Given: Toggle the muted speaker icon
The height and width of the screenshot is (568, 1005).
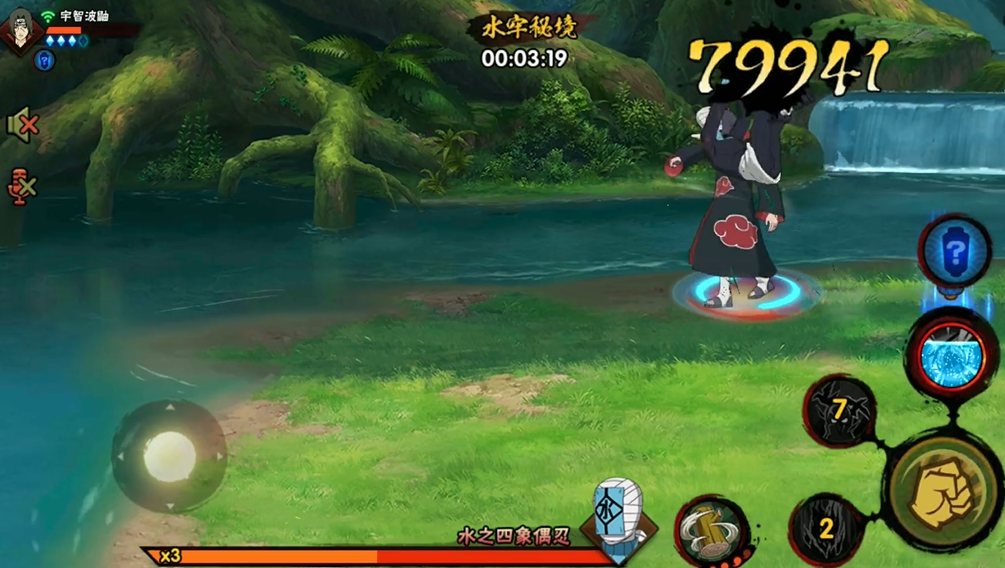Looking at the screenshot, I should tap(22, 125).
